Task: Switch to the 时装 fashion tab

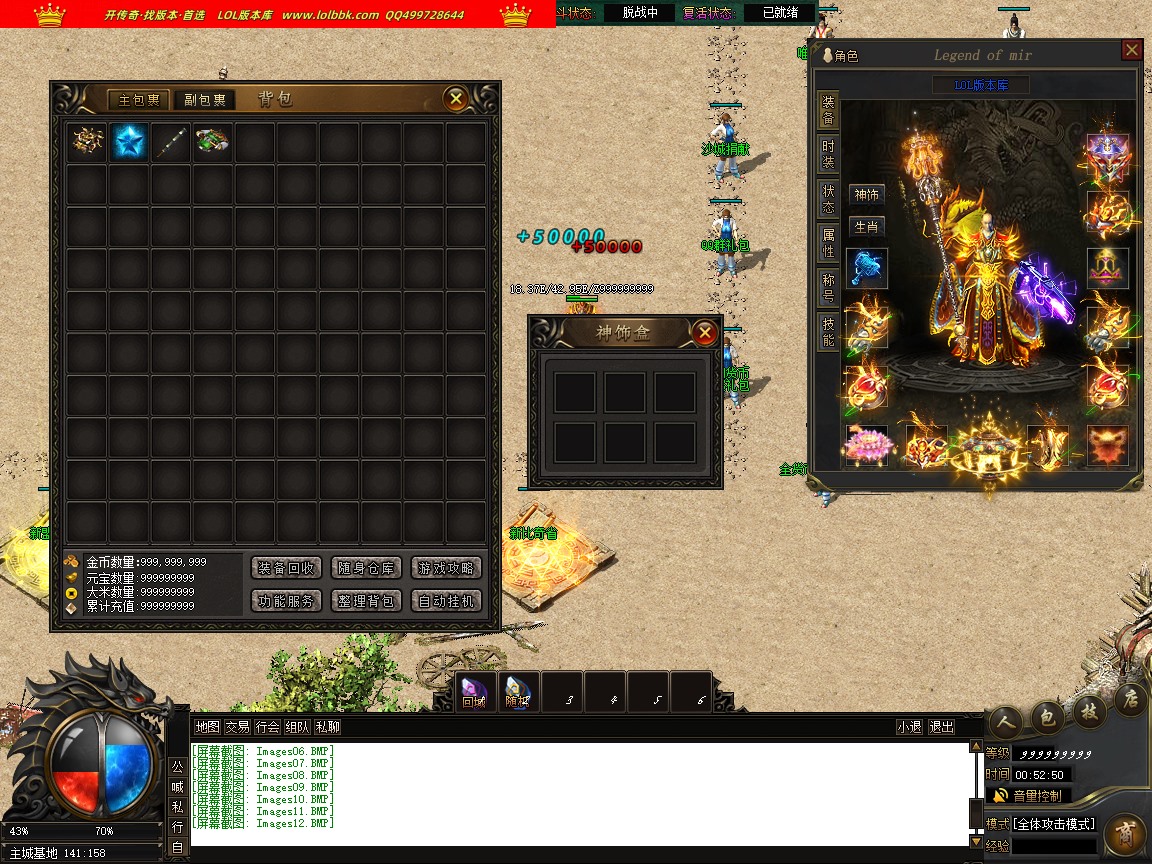Action: [828, 154]
